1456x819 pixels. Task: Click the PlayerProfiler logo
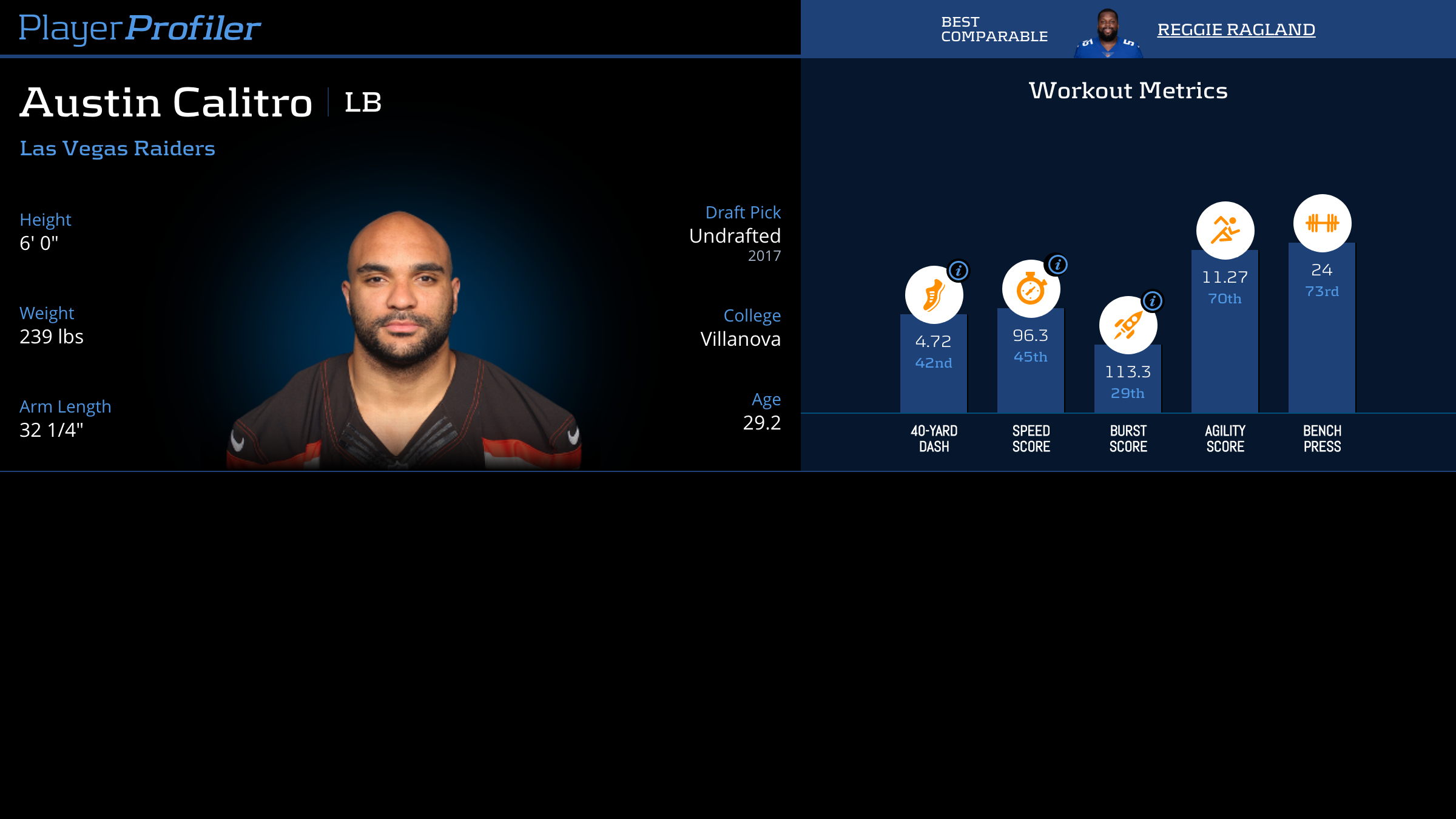140,29
